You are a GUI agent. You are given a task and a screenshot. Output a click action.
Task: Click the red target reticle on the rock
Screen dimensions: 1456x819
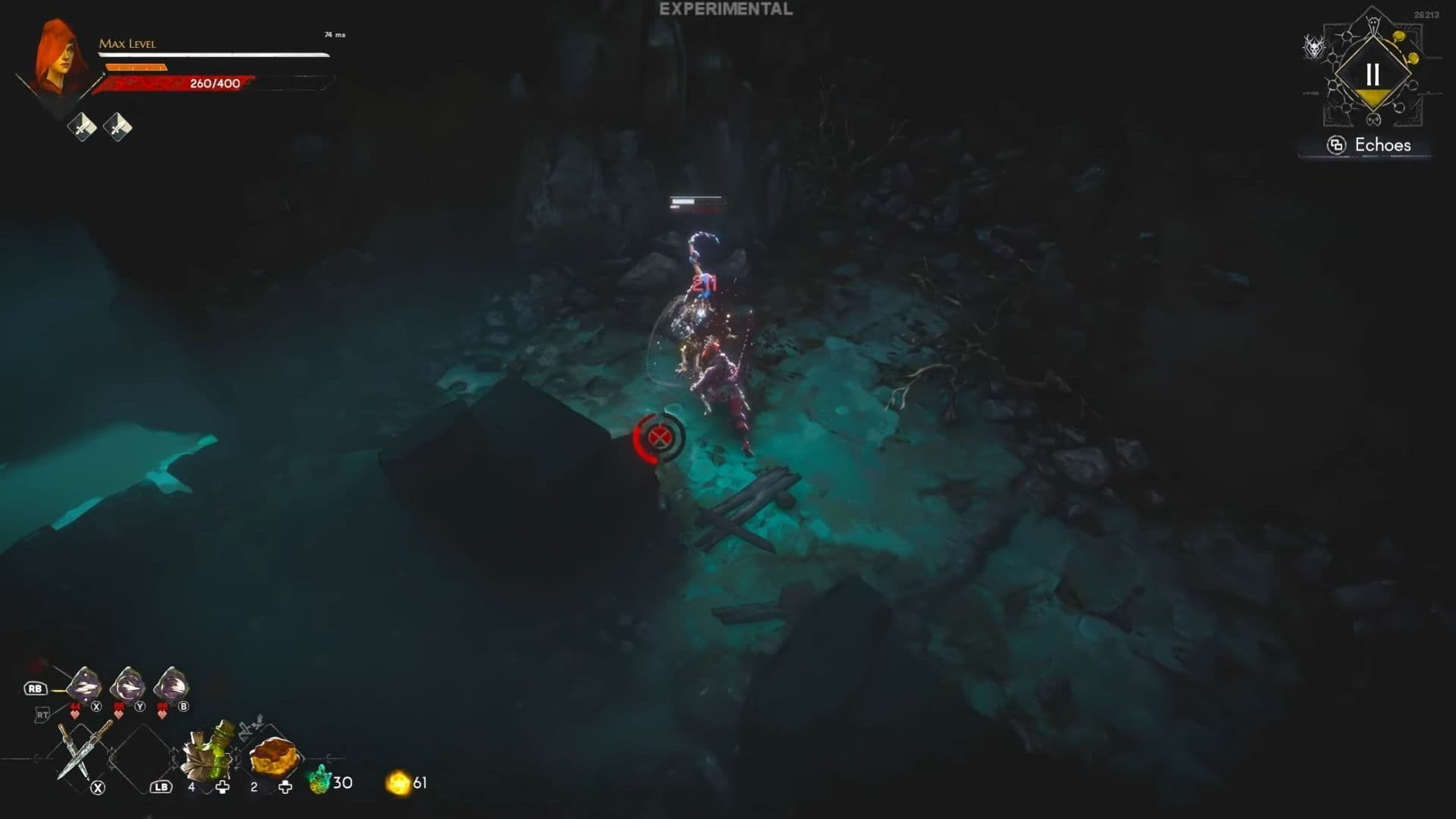point(661,436)
